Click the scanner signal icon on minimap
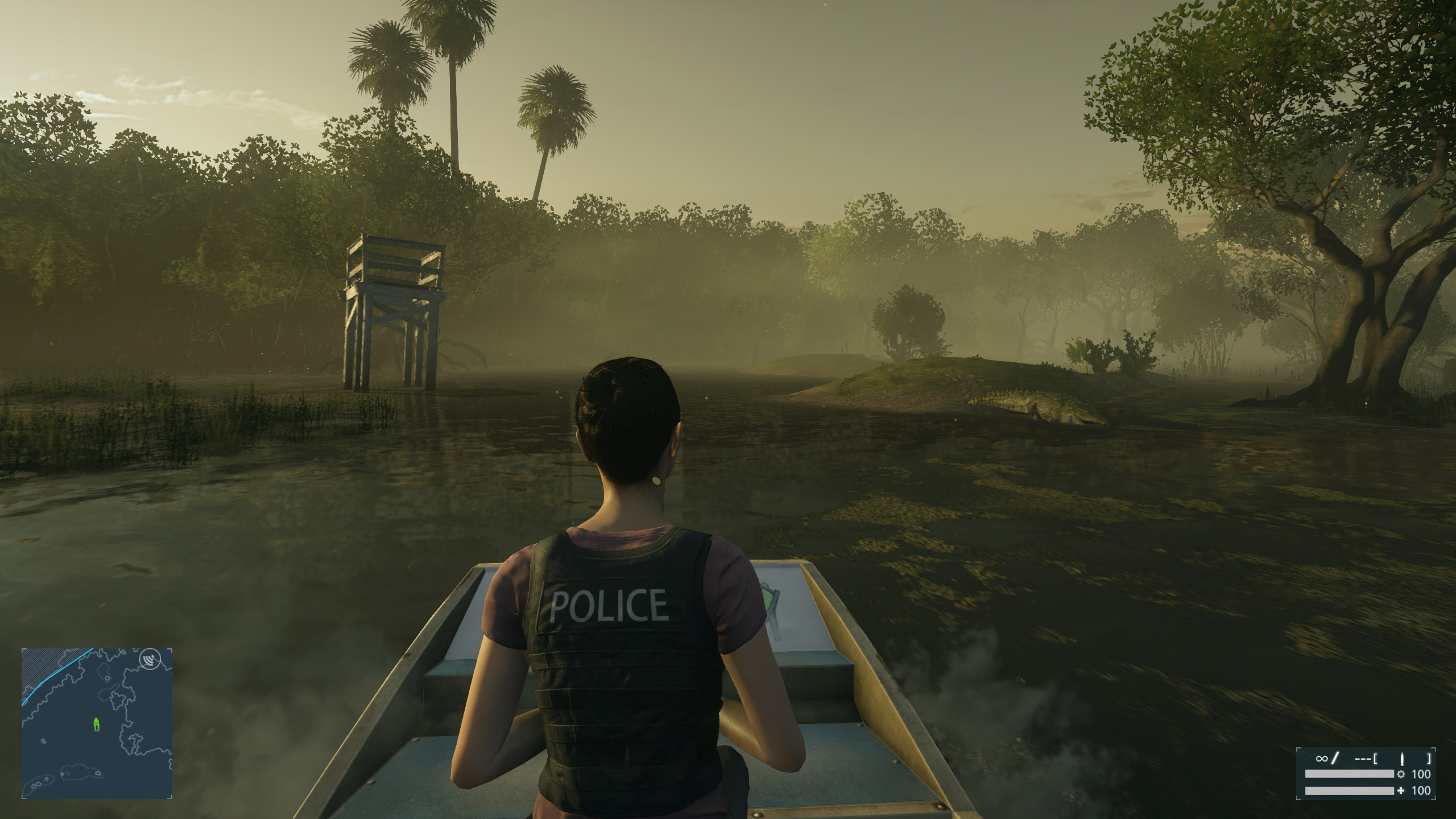Viewport: 1456px width, 819px height. 150,660
